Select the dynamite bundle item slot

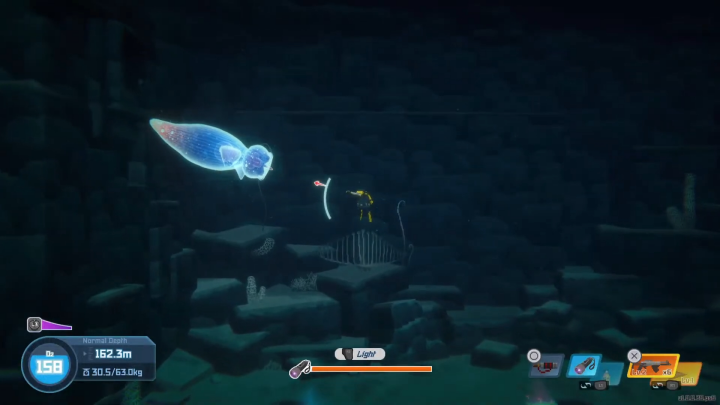[x=546, y=366]
